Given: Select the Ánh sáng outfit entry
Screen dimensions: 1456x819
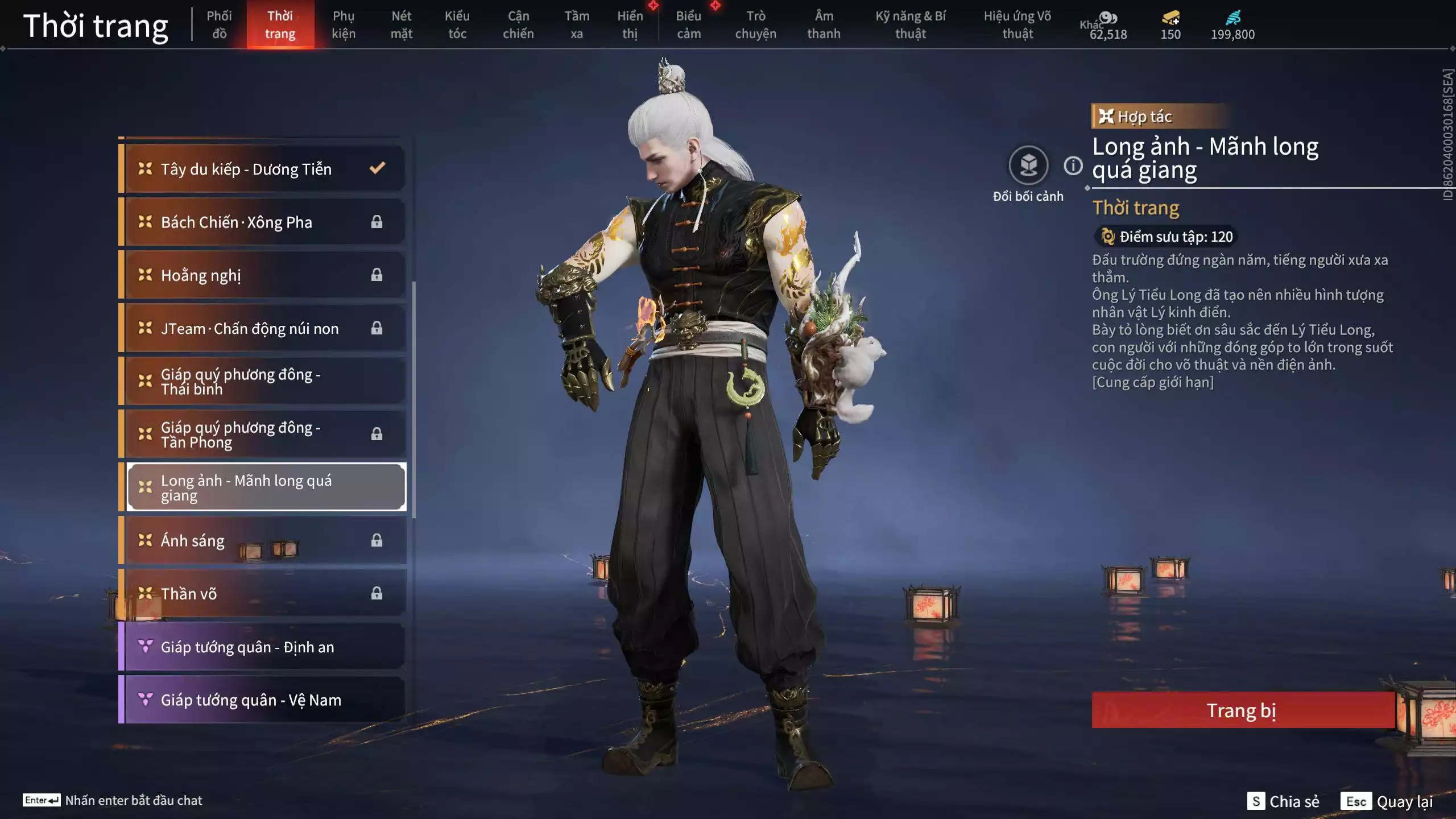Looking at the screenshot, I should 264,540.
